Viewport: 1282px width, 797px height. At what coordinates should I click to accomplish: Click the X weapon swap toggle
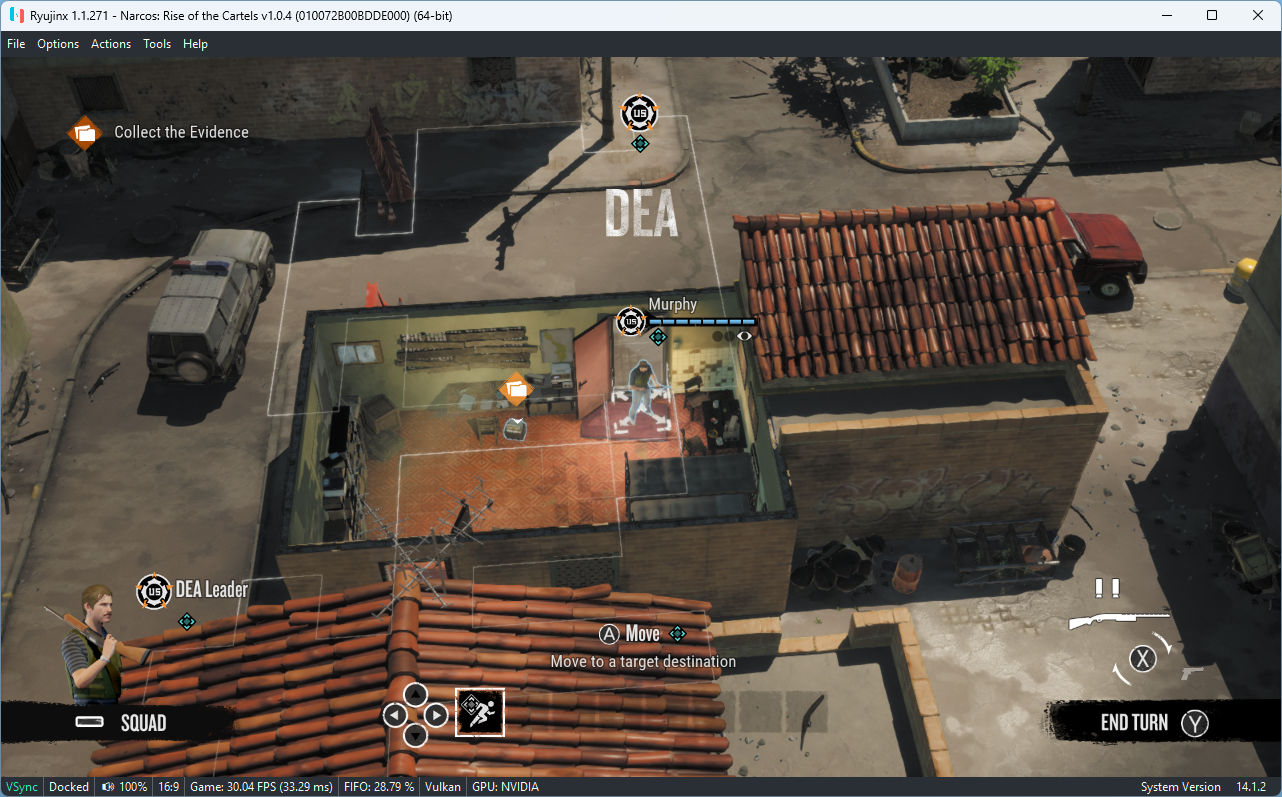click(x=1142, y=658)
